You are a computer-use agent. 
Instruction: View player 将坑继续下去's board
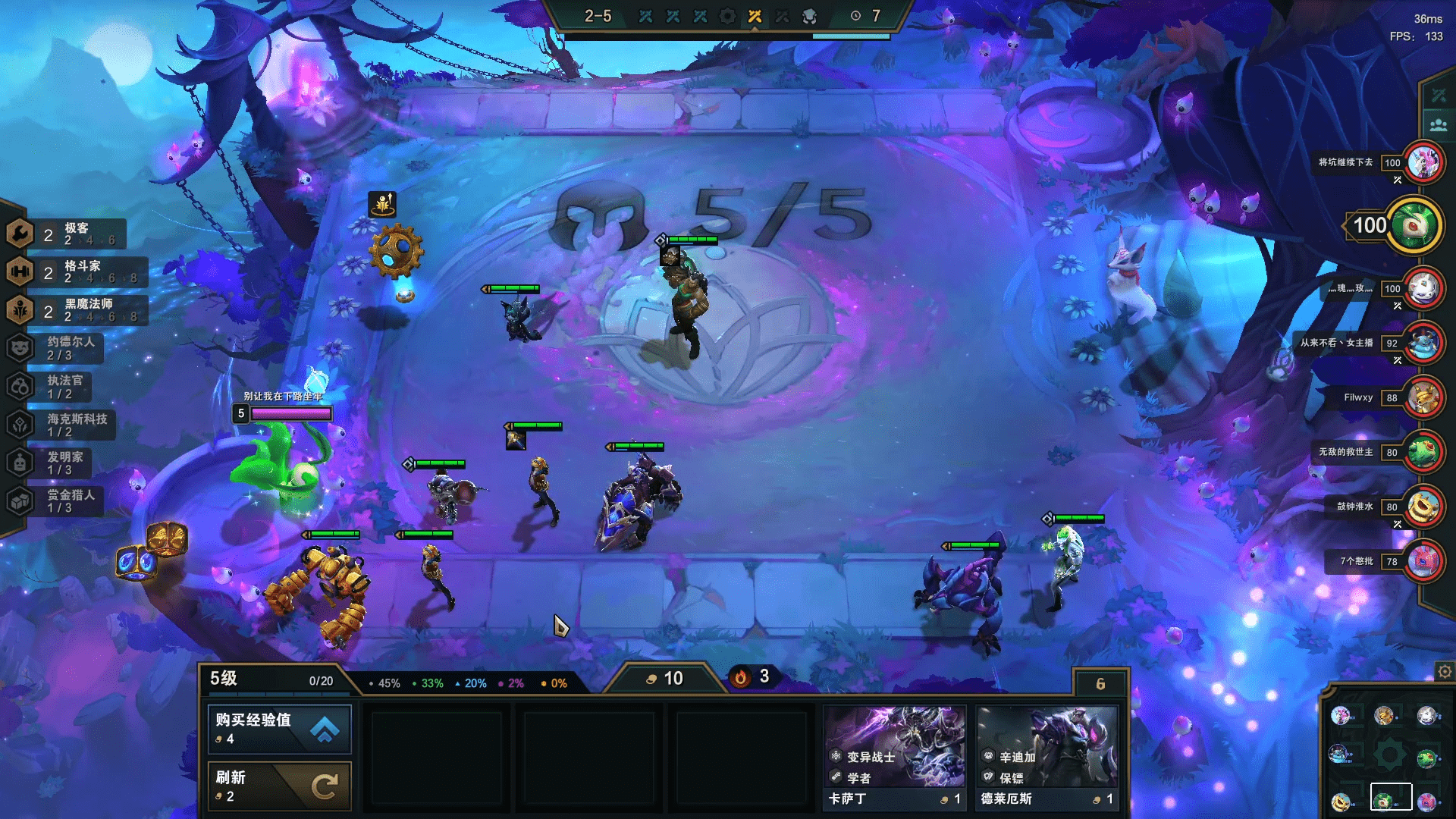point(1423,162)
